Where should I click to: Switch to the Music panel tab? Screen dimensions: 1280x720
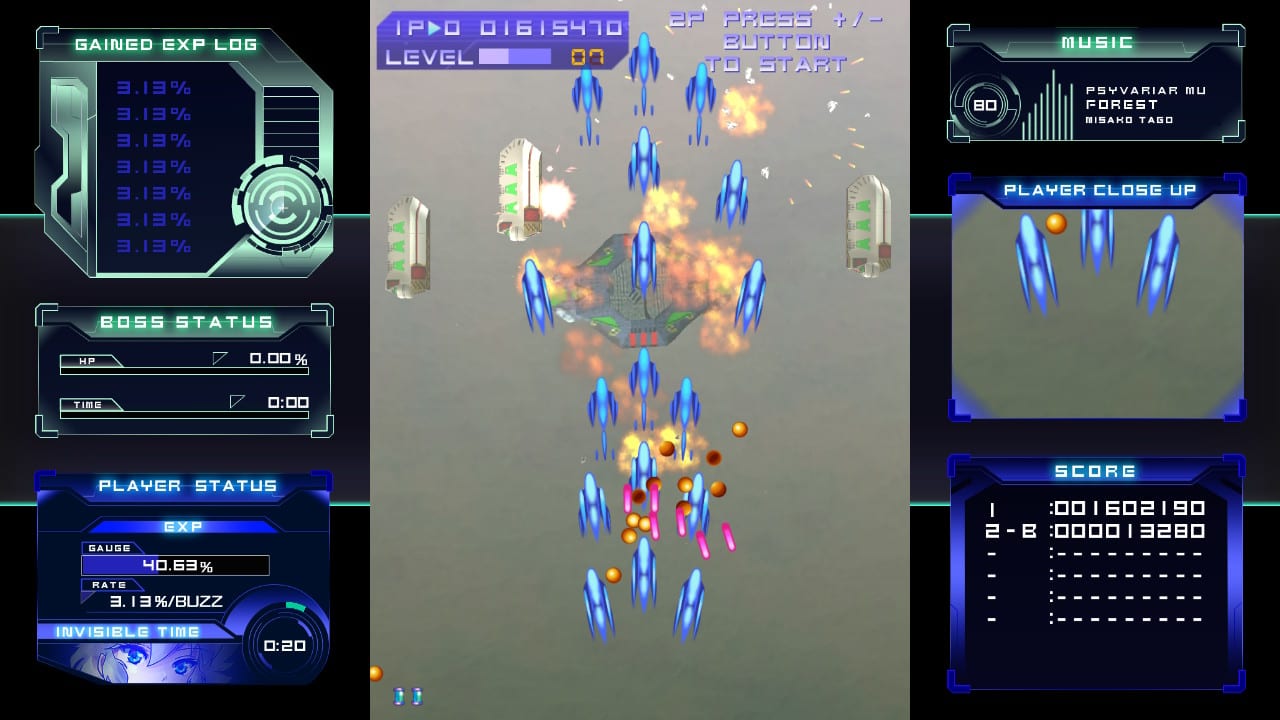[x=1096, y=42]
